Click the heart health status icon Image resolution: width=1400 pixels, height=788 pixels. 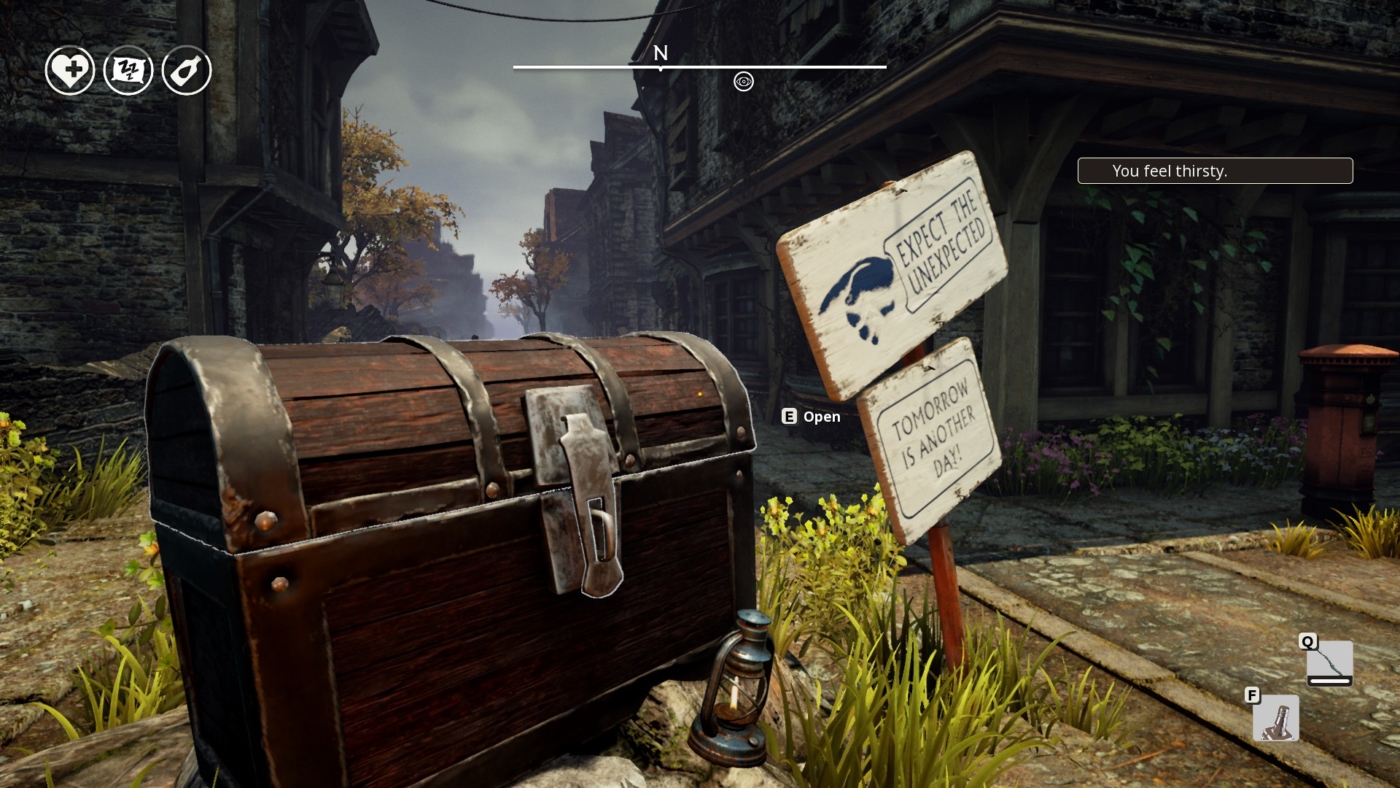point(69,70)
